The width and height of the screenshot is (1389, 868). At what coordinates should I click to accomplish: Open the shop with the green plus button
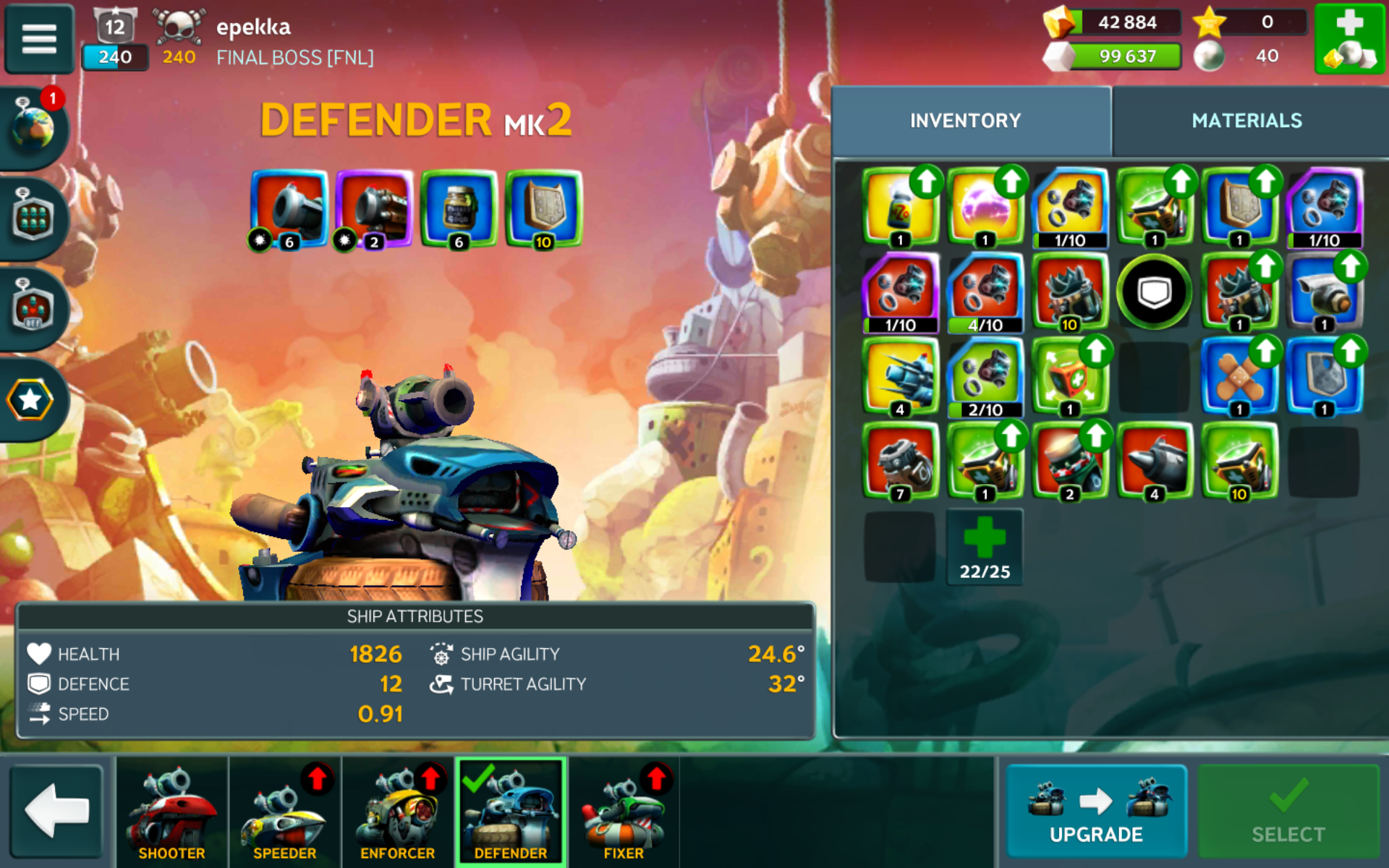(x=1349, y=38)
